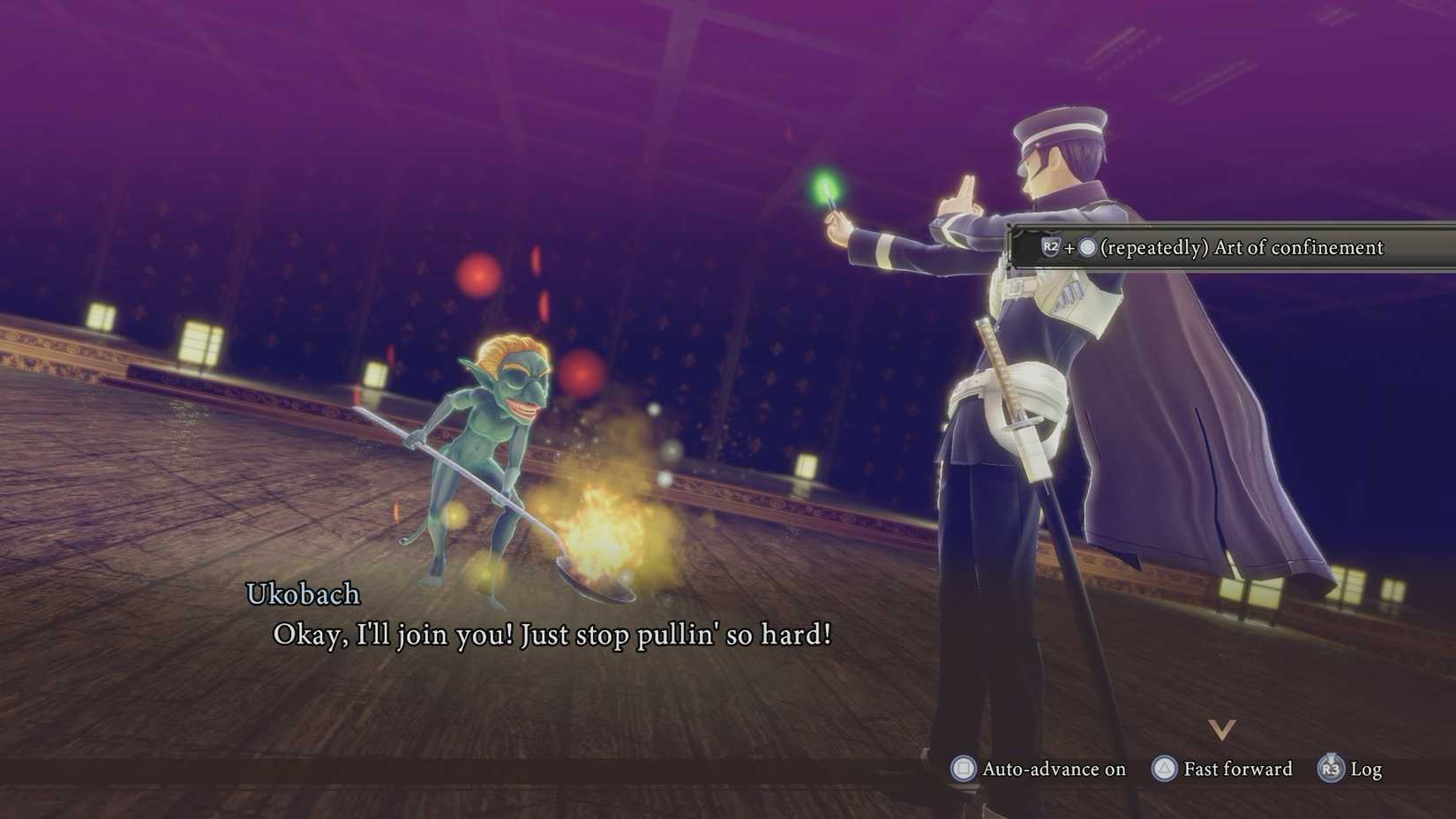This screenshot has width=1456, height=819.
Task: Click Ukobach's dialogue line about joining
Action: [552, 635]
